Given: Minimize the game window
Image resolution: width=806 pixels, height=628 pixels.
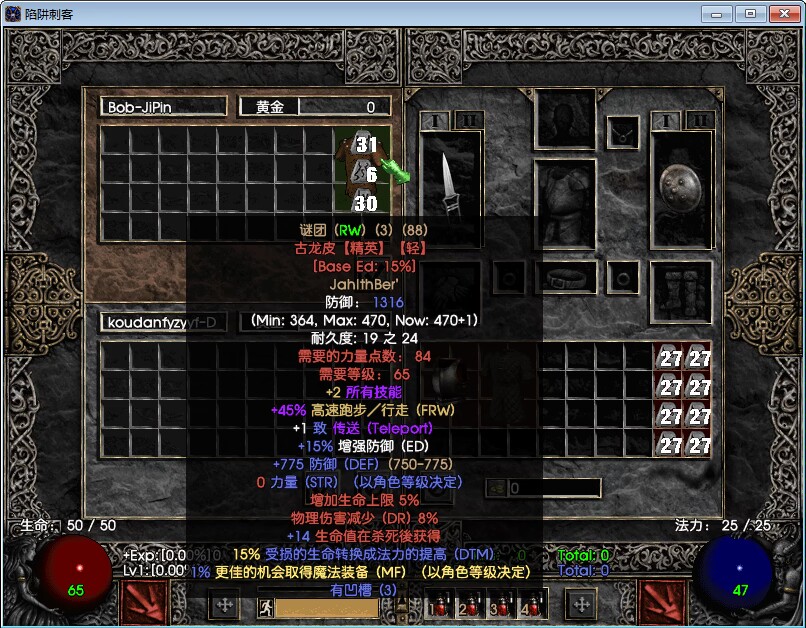Looking at the screenshot, I should [716, 14].
